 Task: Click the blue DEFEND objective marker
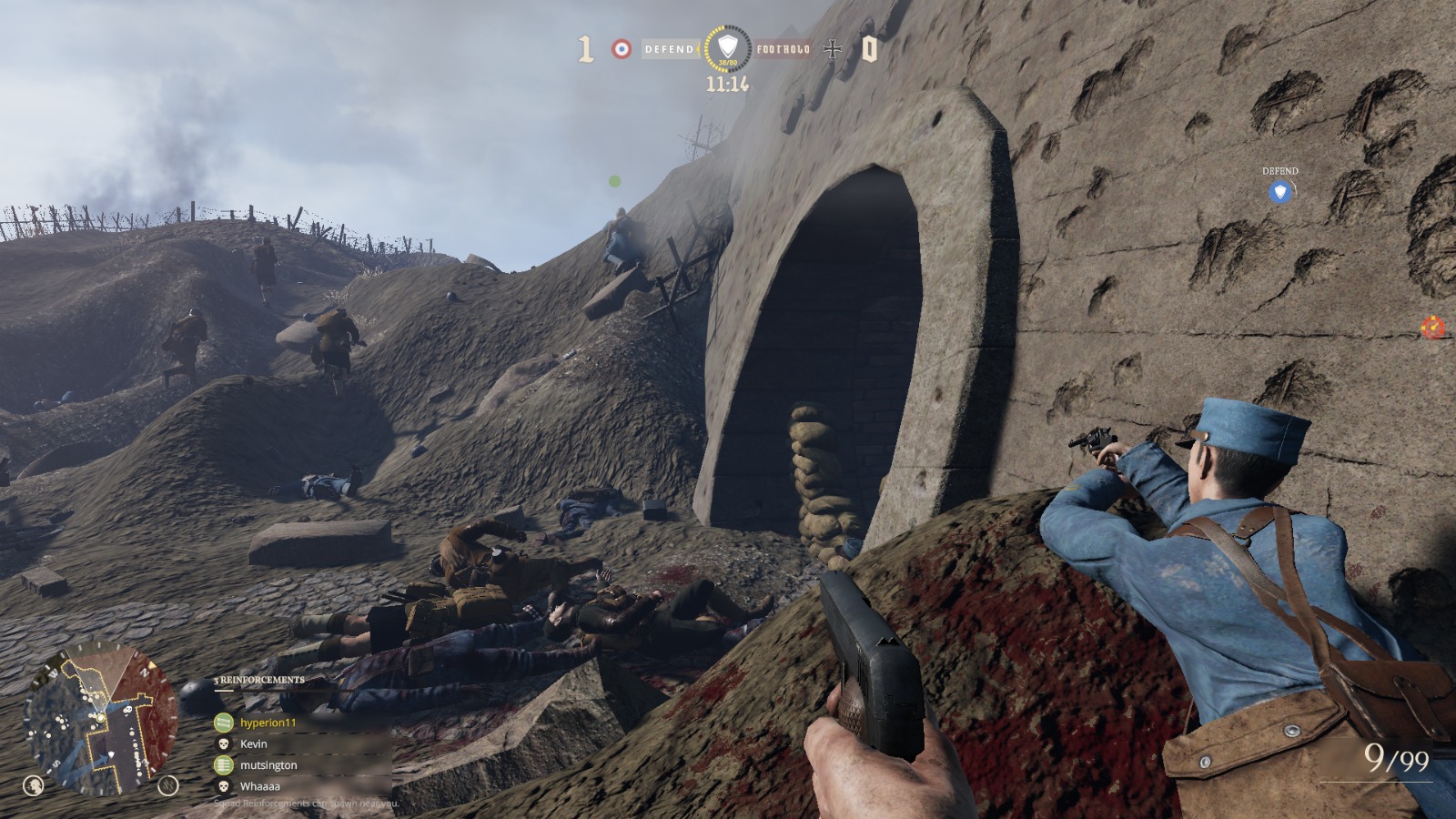pos(1280,191)
